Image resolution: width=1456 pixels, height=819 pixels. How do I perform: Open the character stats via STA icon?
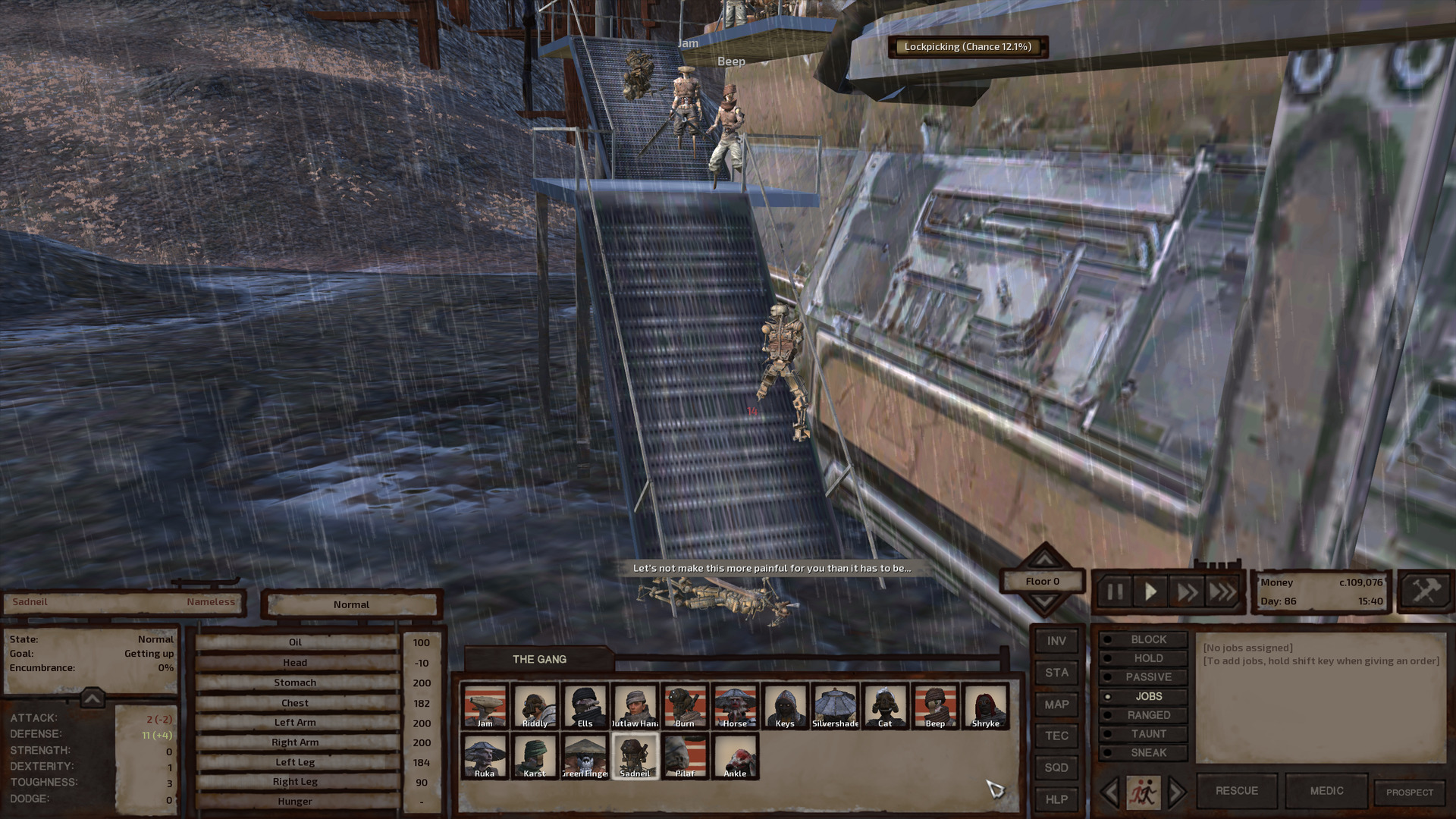1056,672
